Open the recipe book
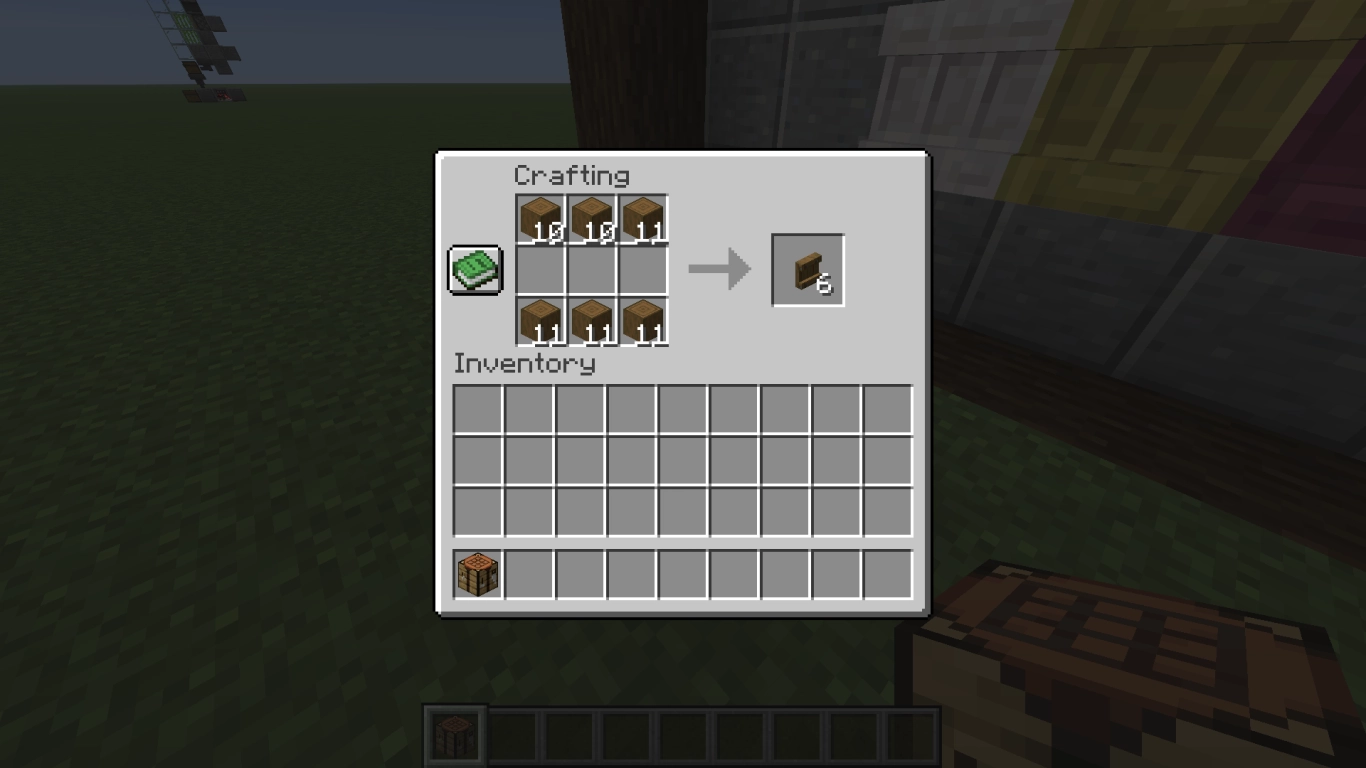 474,268
